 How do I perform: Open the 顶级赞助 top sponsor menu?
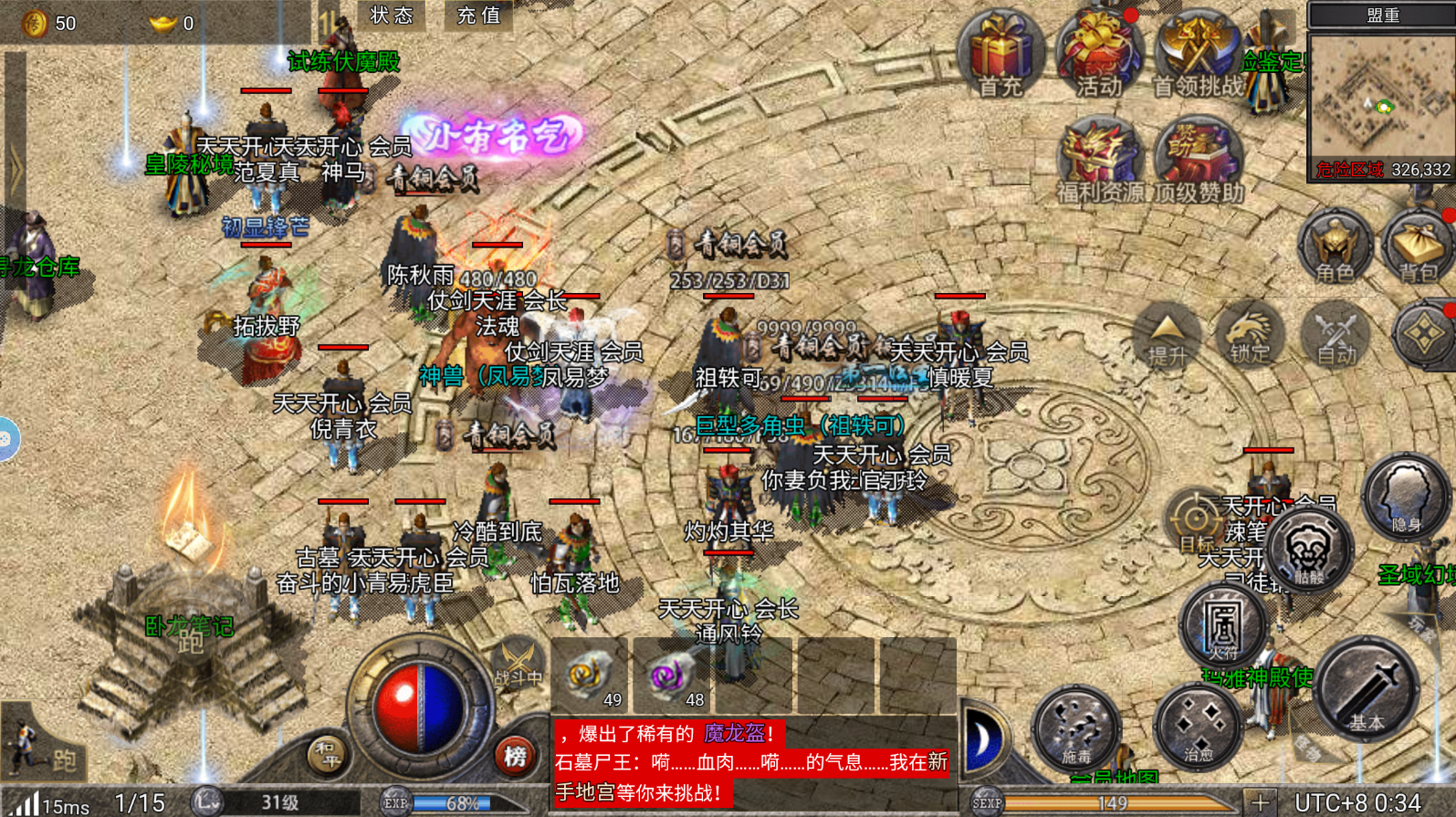[x=1198, y=160]
